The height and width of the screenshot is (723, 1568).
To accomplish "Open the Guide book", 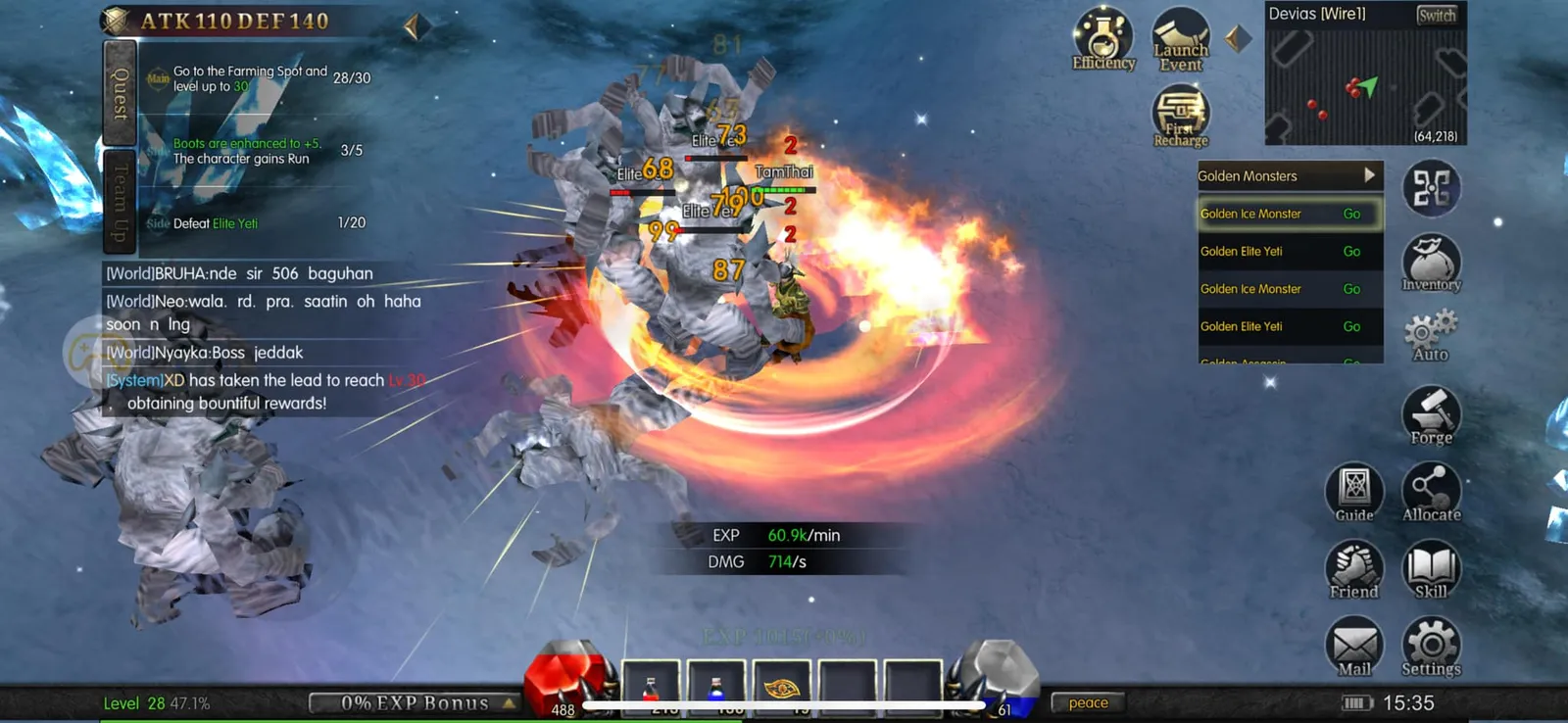I will point(1354,492).
